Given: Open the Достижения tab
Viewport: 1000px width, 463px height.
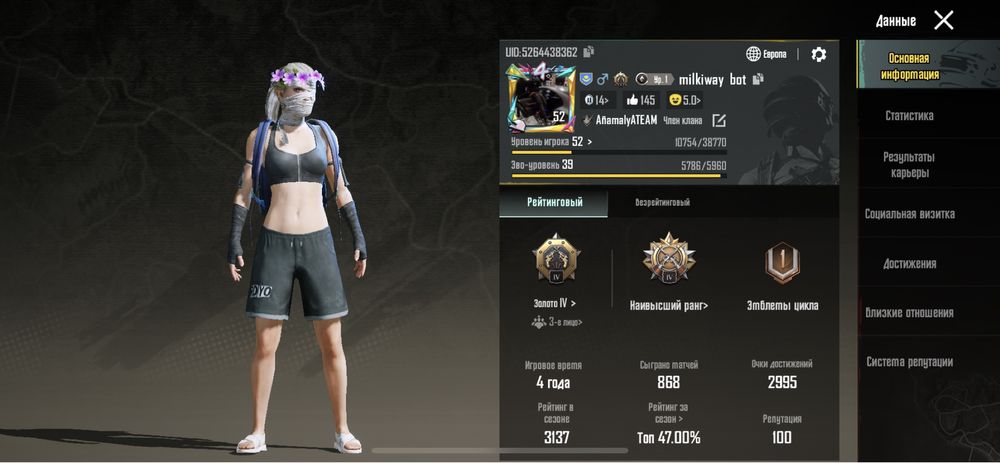Looking at the screenshot, I should [909, 264].
